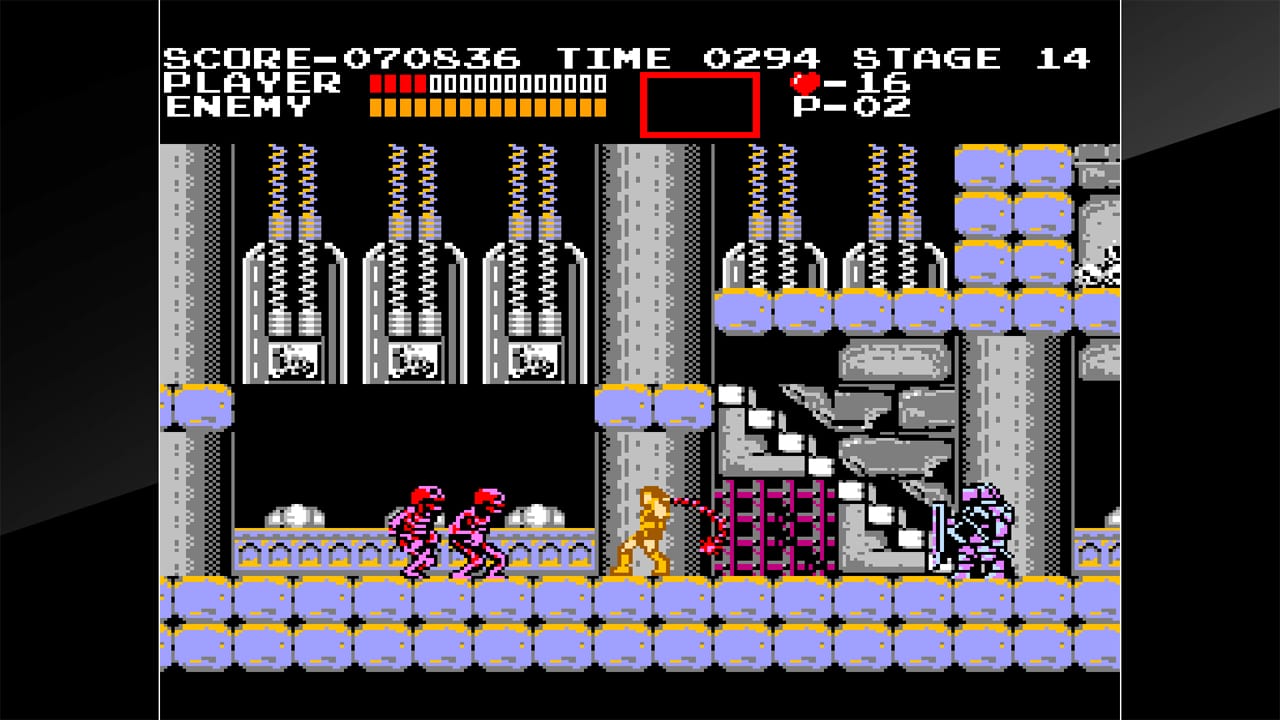Click the red boss indicator box
Screen dimensions: 1280x720
pyautogui.click(x=700, y=103)
